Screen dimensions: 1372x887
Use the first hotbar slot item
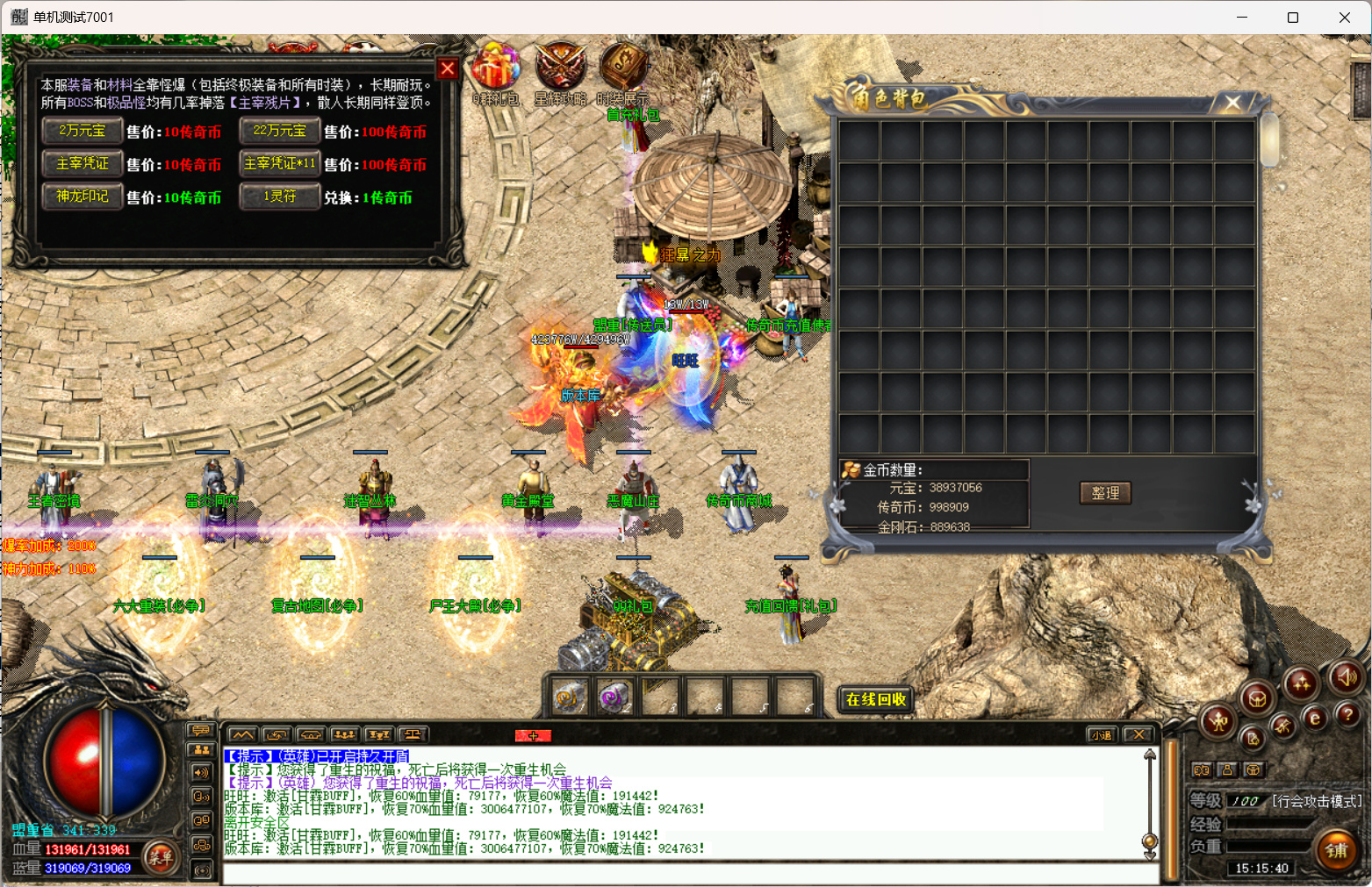point(569,698)
